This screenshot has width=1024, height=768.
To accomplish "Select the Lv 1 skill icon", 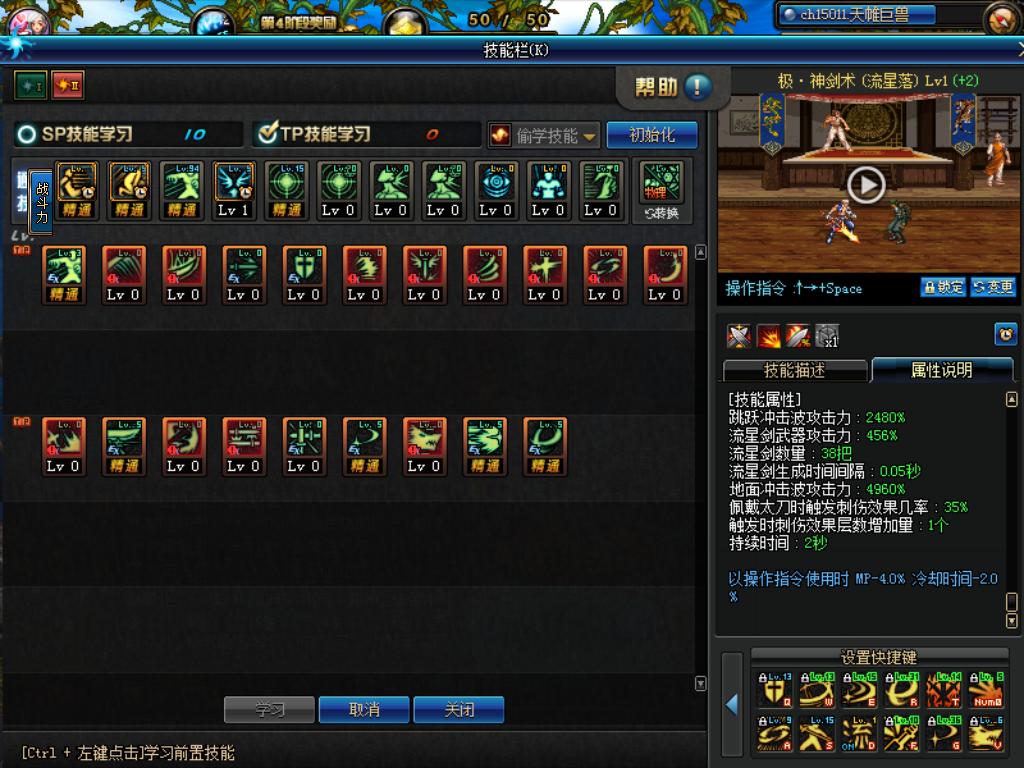I will pyautogui.click(x=234, y=190).
